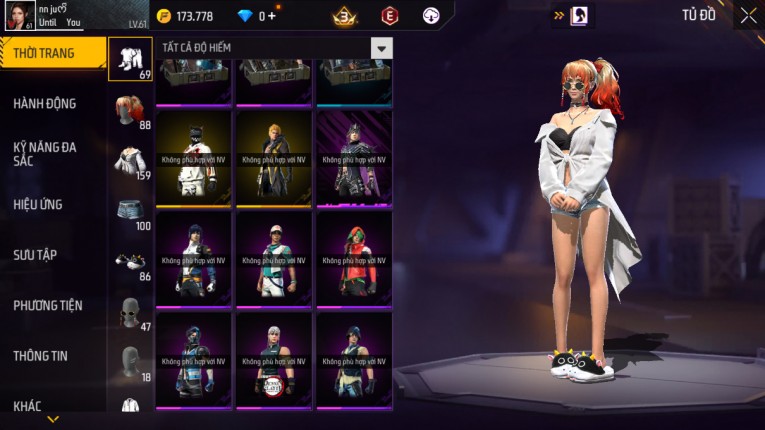Choose the red-haired green top outfit
Screen dimensions: 765x430
click(354, 258)
